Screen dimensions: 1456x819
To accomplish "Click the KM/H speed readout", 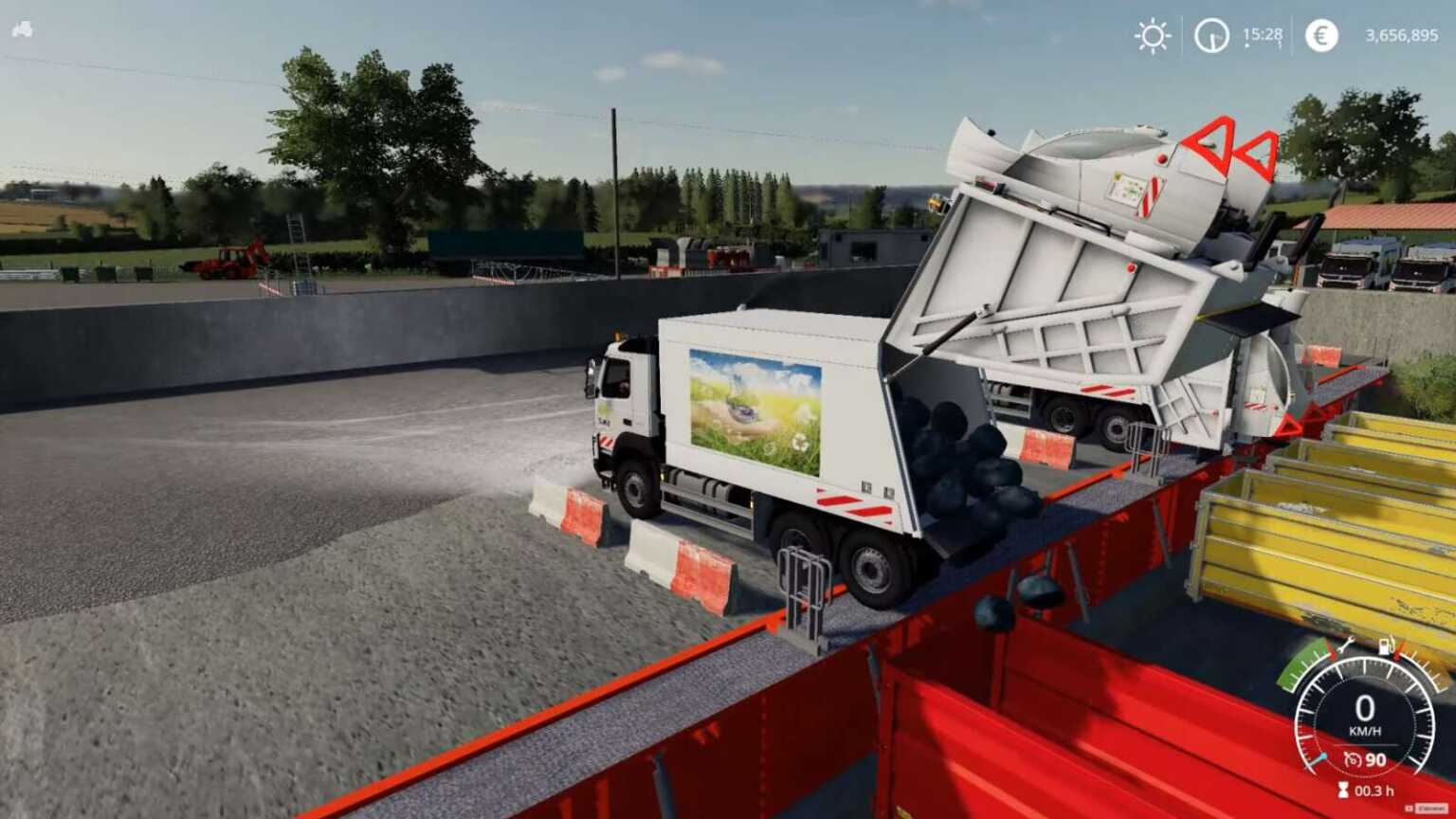I will coord(1367,730).
